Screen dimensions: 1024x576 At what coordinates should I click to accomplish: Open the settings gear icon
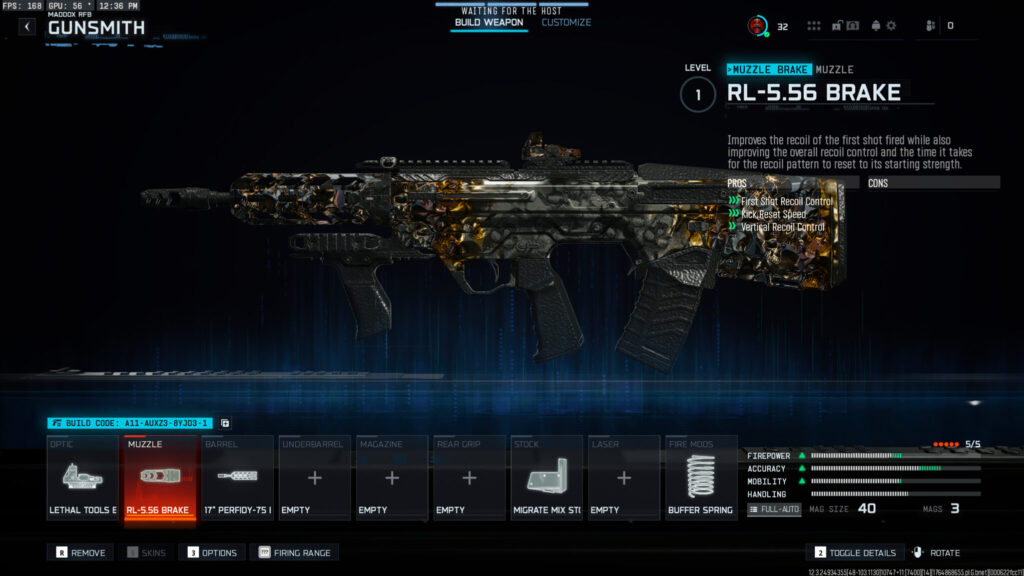(x=891, y=26)
